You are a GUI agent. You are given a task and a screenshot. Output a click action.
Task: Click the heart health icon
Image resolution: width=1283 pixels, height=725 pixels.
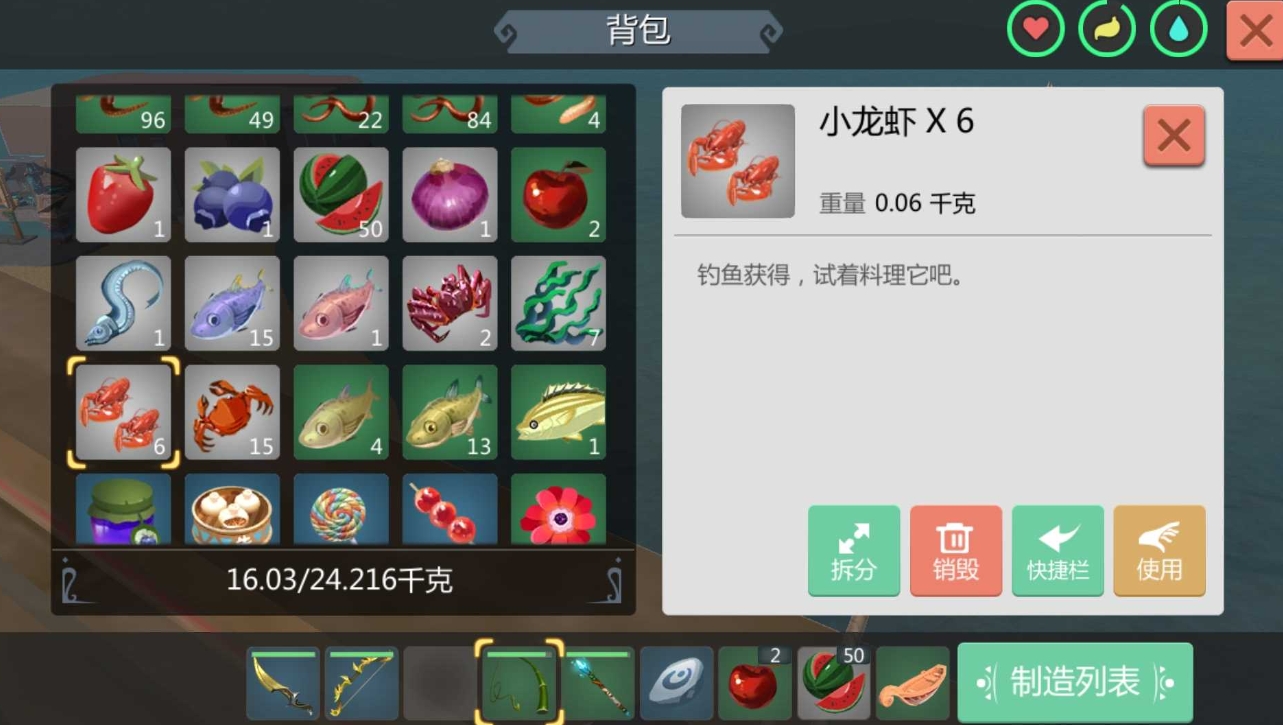pyautogui.click(x=1034, y=29)
